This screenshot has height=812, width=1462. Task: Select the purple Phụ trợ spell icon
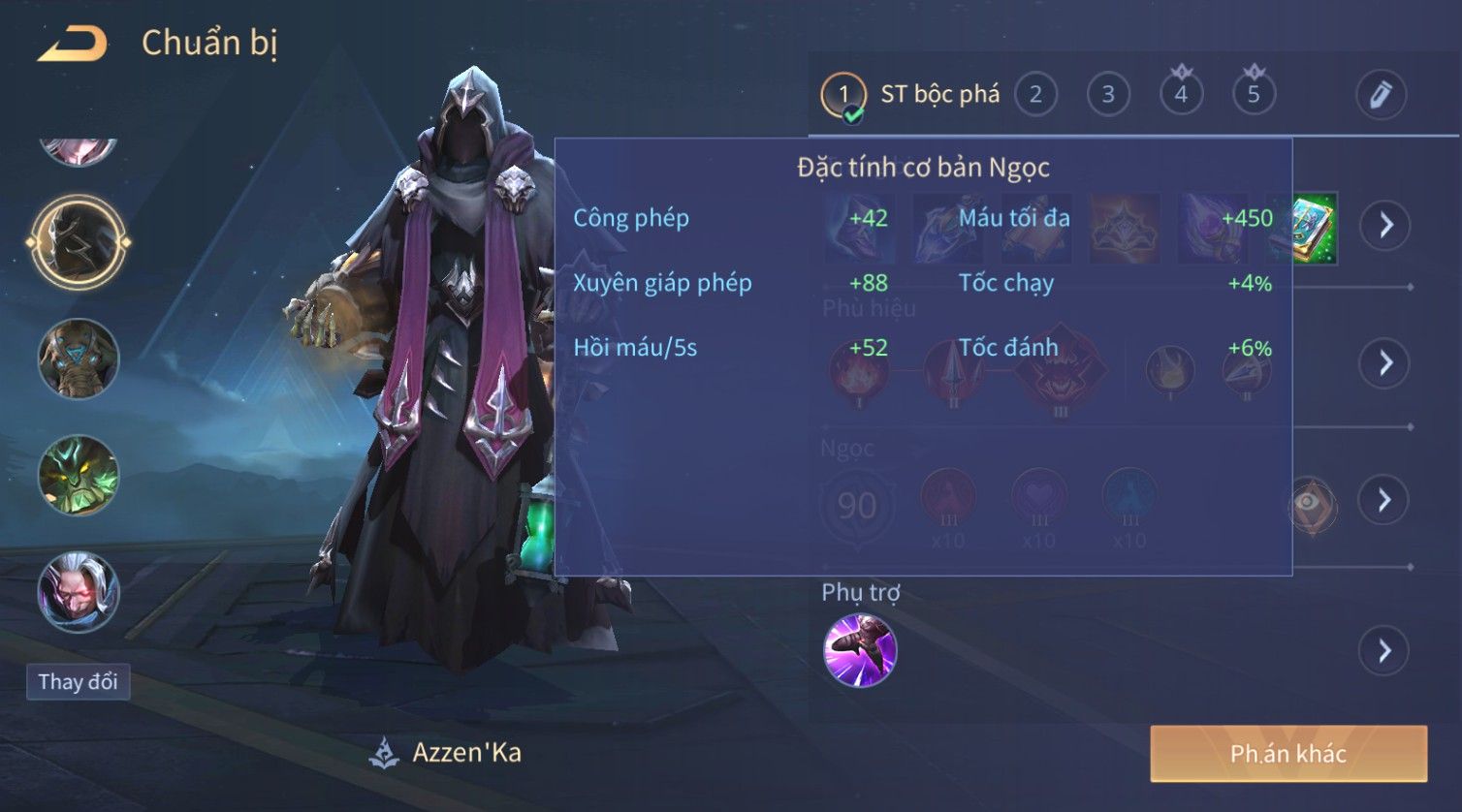(x=860, y=650)
